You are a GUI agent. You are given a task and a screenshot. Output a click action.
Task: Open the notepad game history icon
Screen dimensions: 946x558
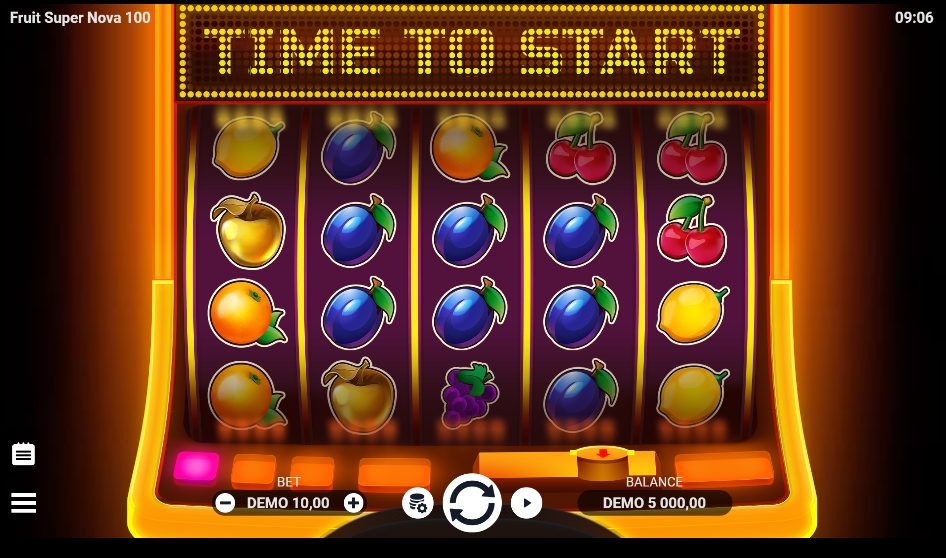[x=23, y=454]
